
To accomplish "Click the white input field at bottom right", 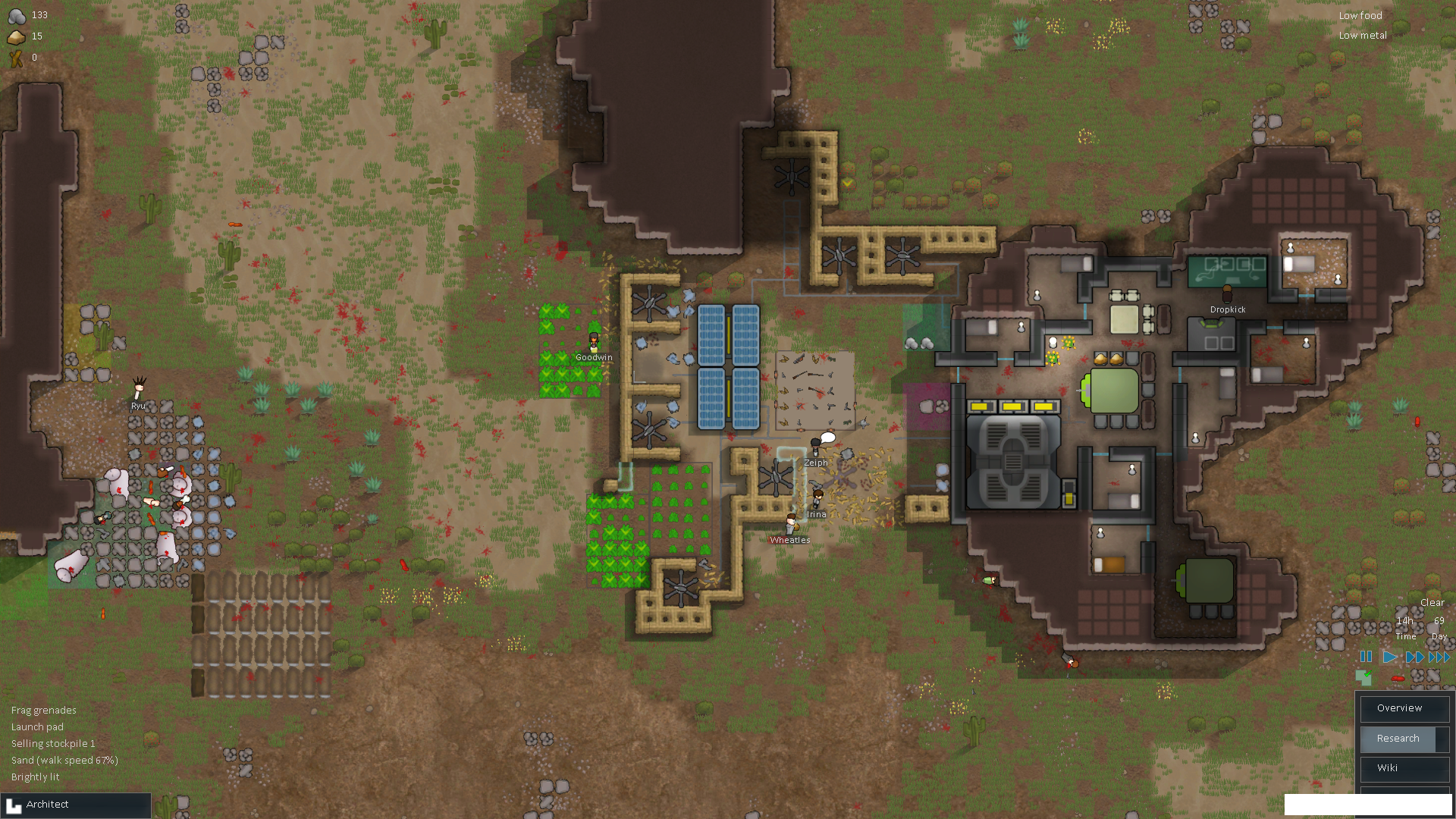I will click(1369, 802).
